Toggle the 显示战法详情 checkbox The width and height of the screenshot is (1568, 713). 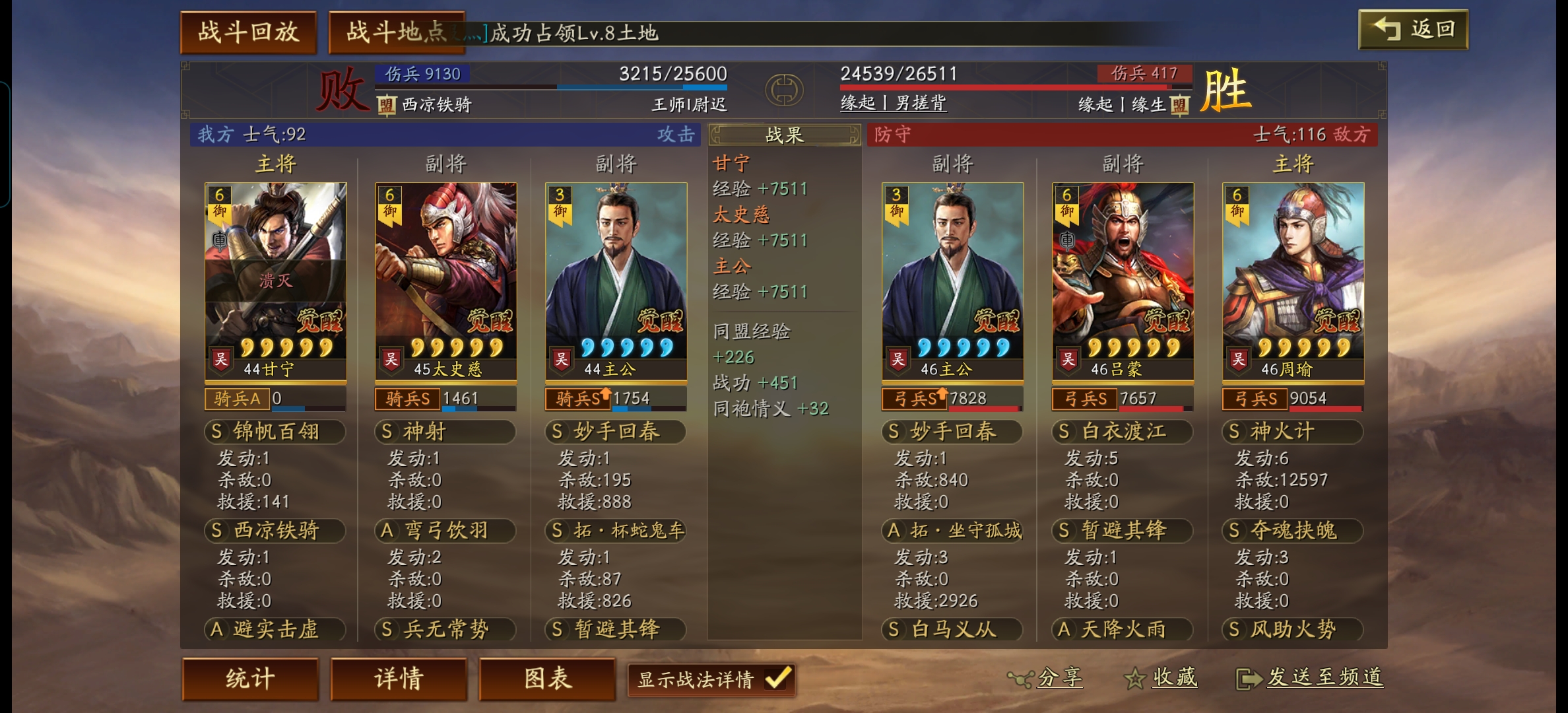click(x=777, y=678)
